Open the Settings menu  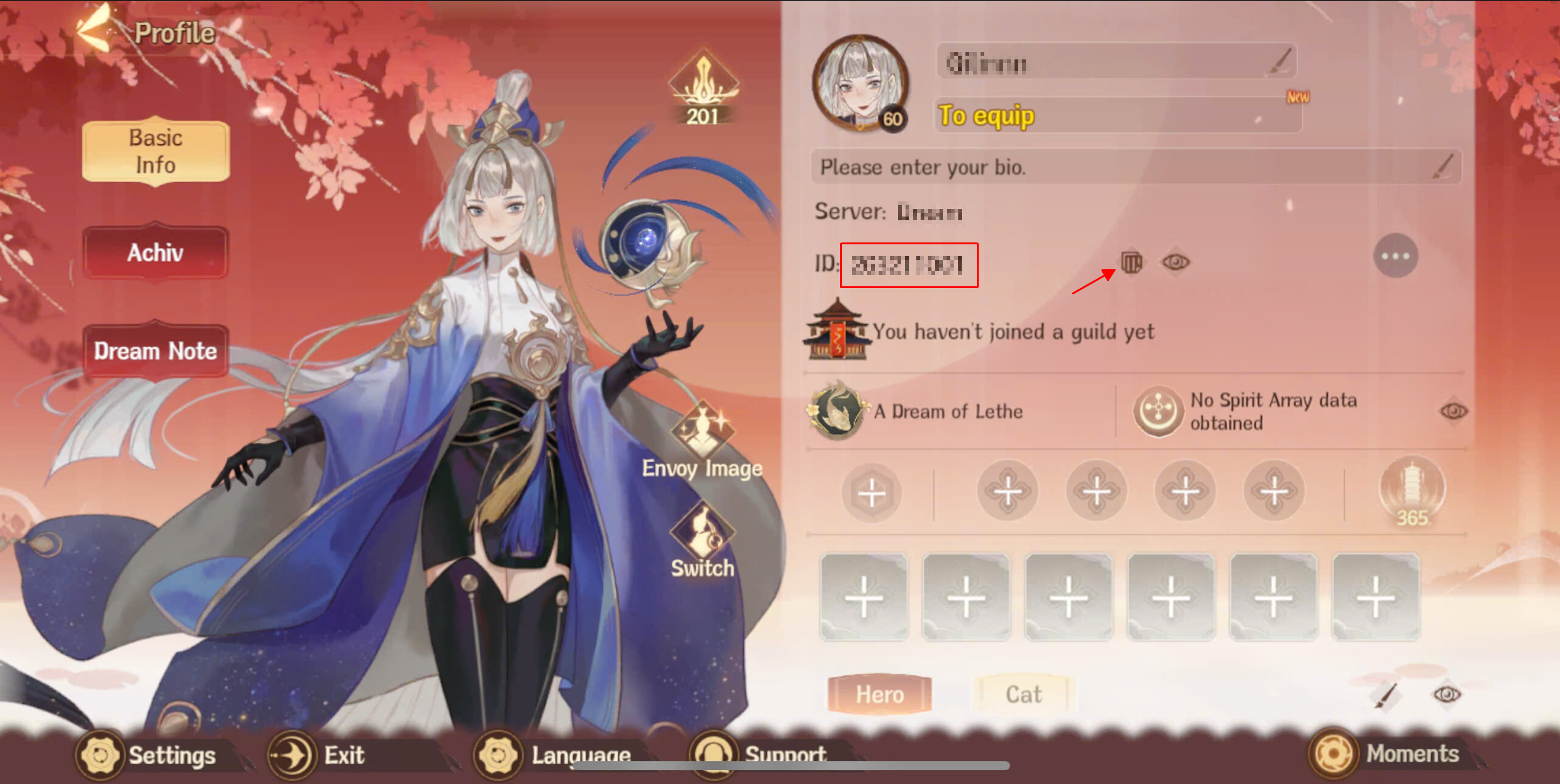[x=147, y=755]
